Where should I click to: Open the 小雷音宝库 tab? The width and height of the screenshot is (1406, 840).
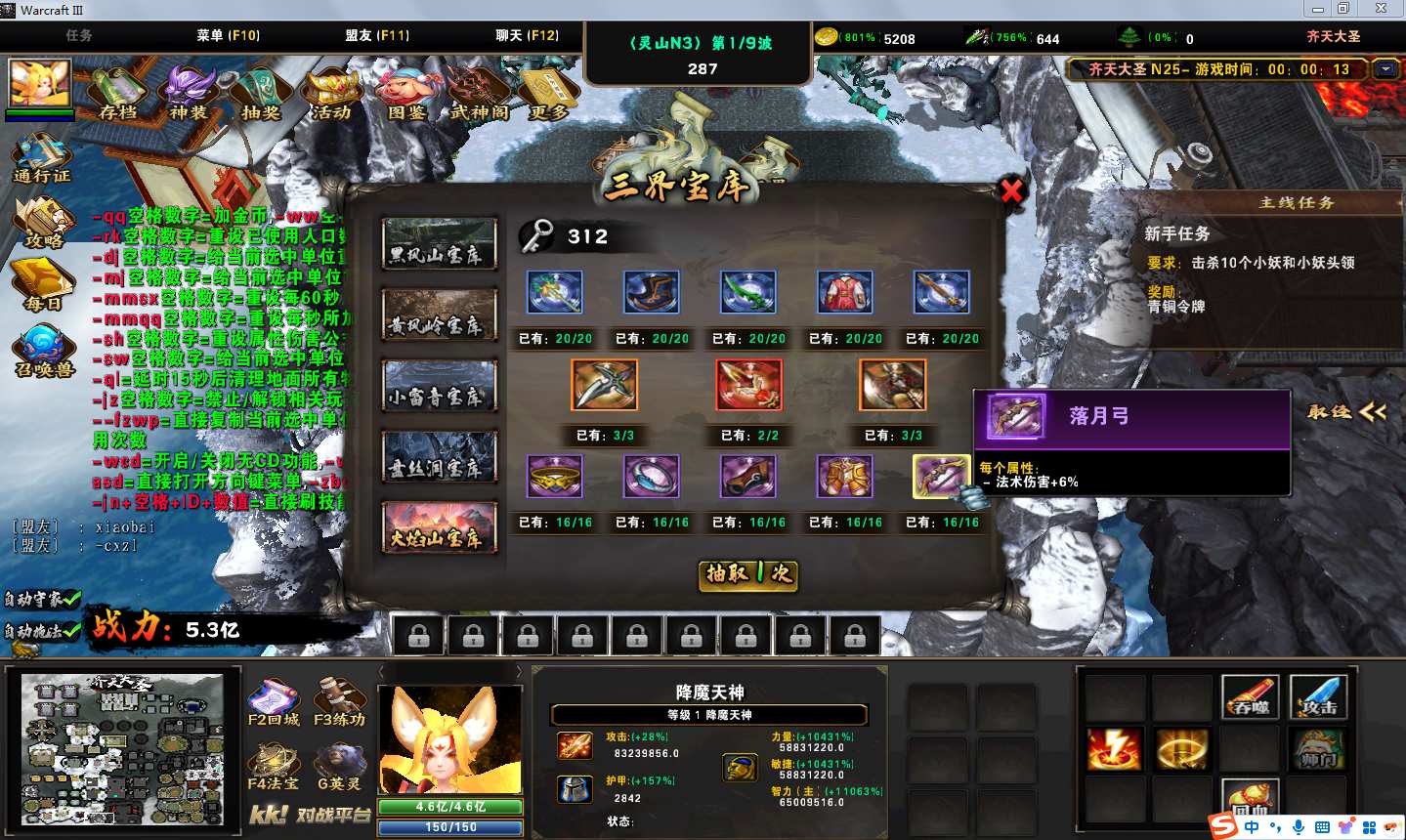click(x=439, y=386)
